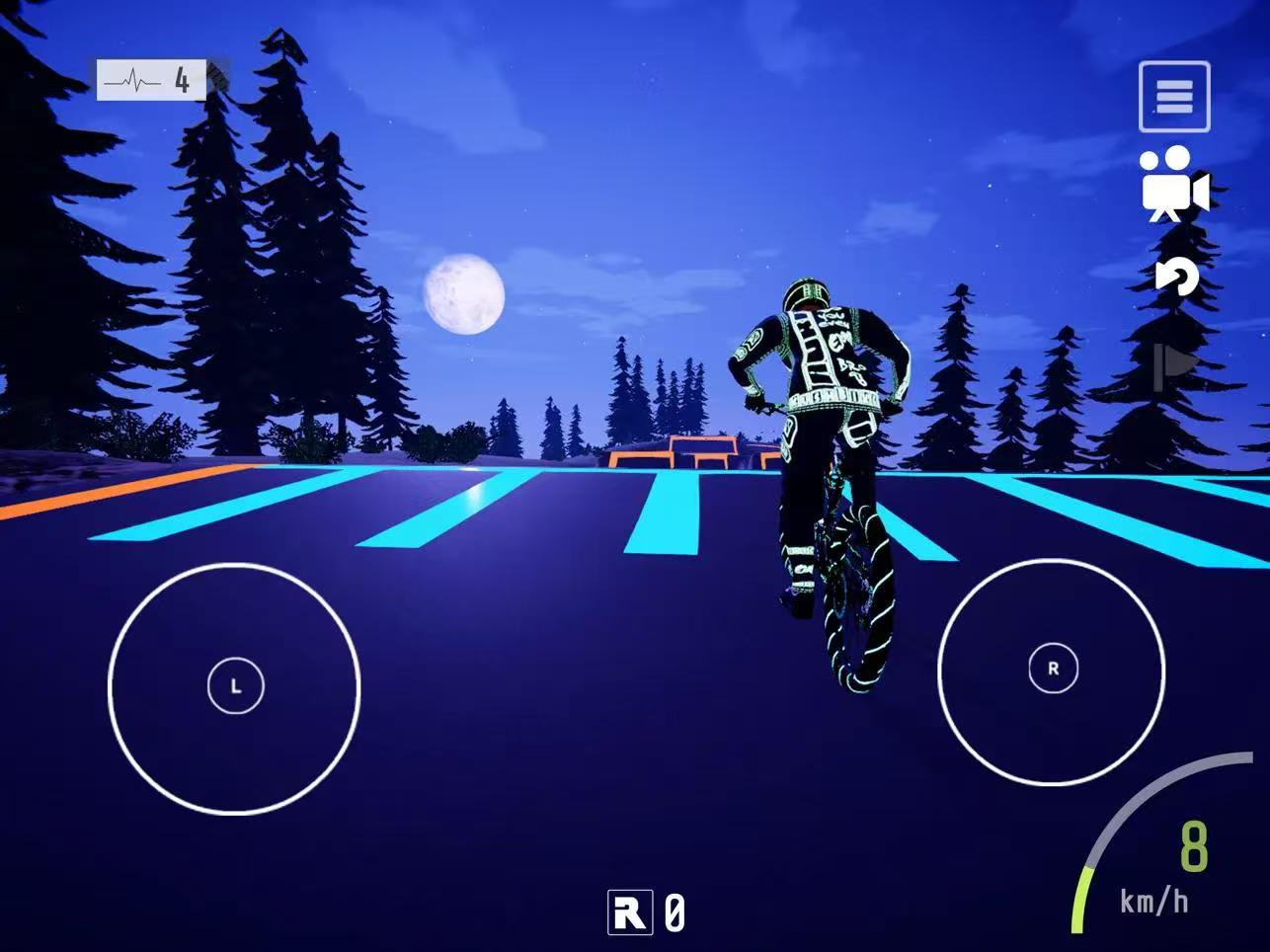The height and width of the screenshot is (952, 1270).
Task: Tap the circular arrow reset icon
Action: [1176, 277]
